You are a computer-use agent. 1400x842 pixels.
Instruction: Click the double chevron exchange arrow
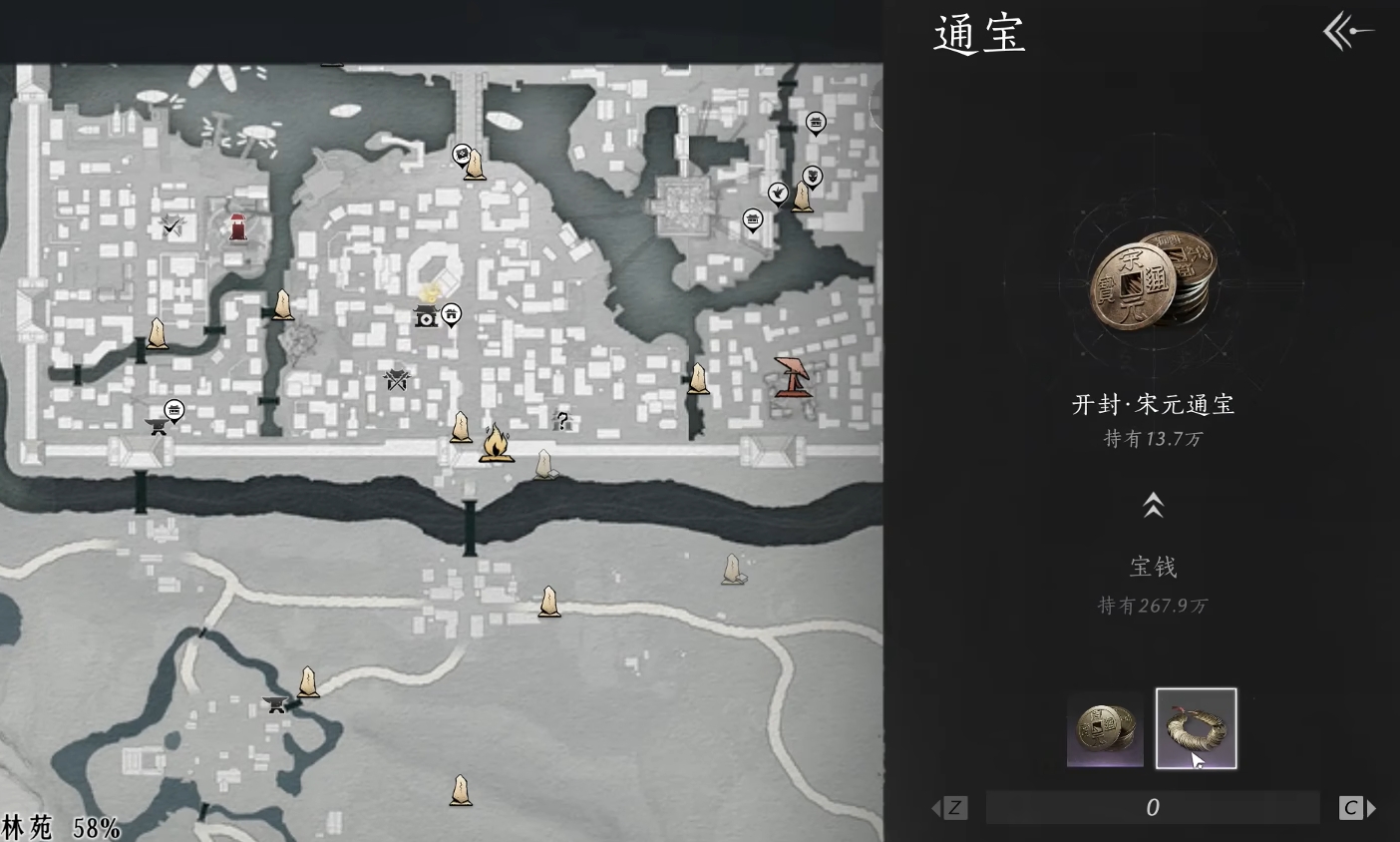pyautogui.click(x=1153, y=506)
